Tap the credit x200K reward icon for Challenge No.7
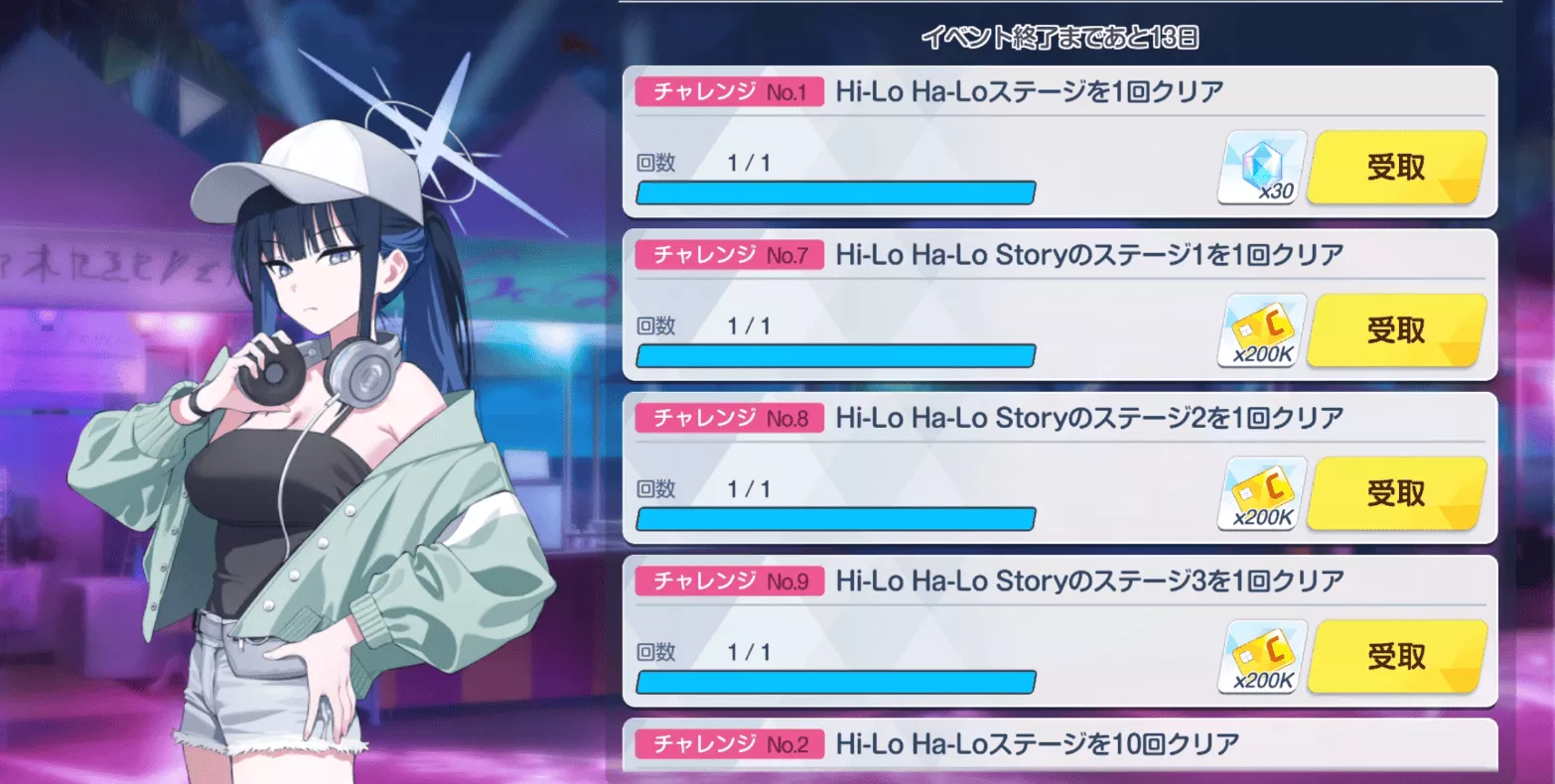This screenshot has height=784, width=1555. click(x=1259, y=328)
